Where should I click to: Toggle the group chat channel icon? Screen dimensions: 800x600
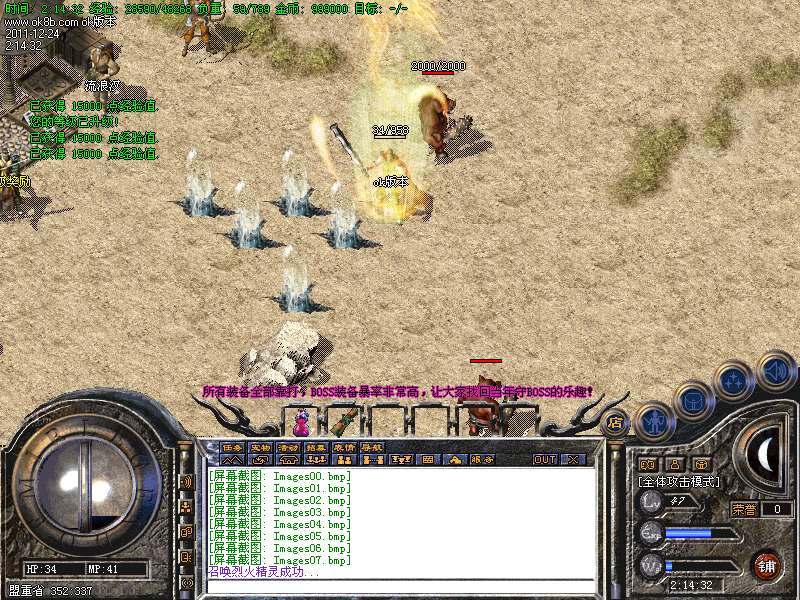pyautogui.click(x=187, y=506)
